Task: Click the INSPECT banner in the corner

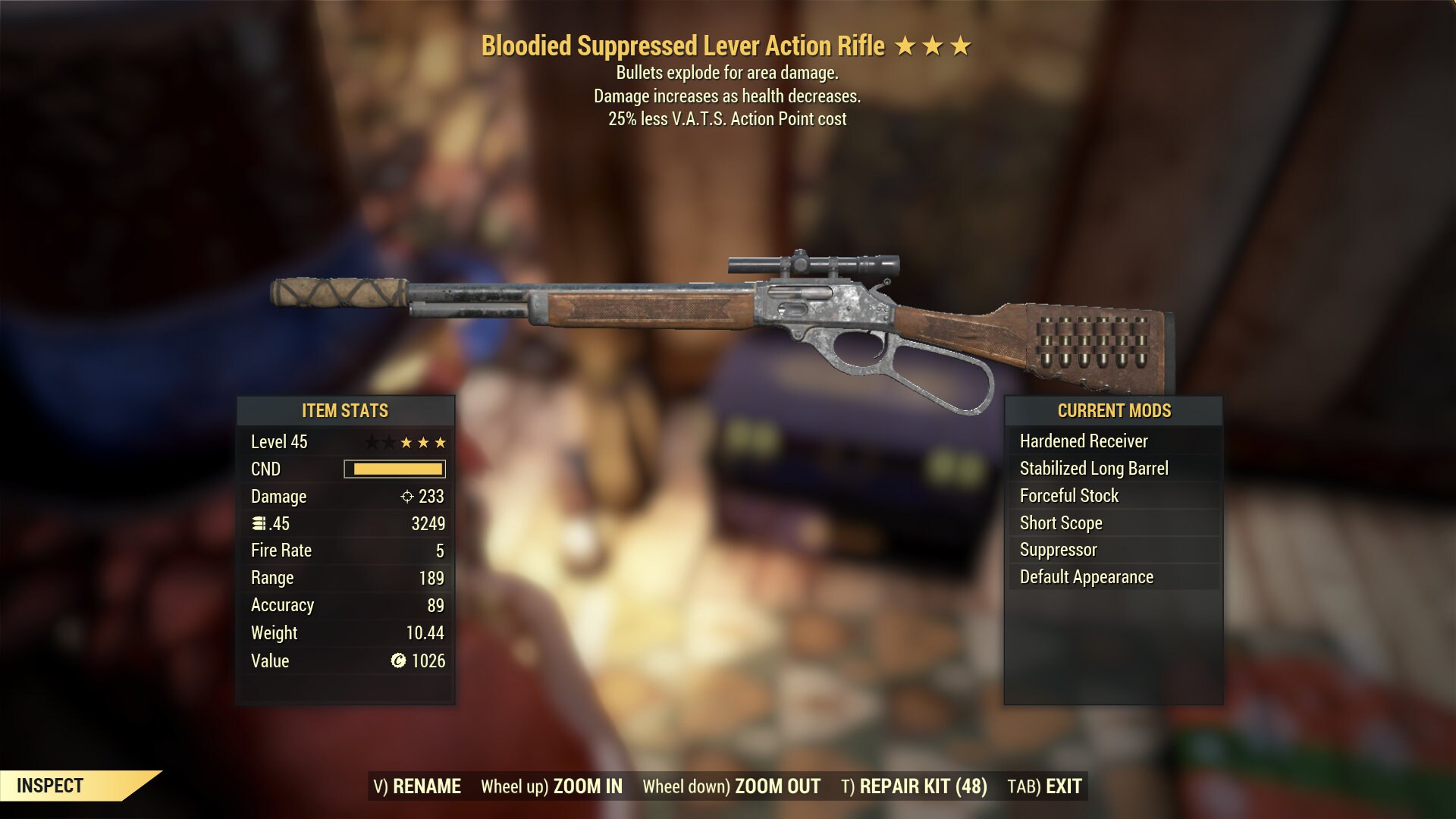Action: 50,785
